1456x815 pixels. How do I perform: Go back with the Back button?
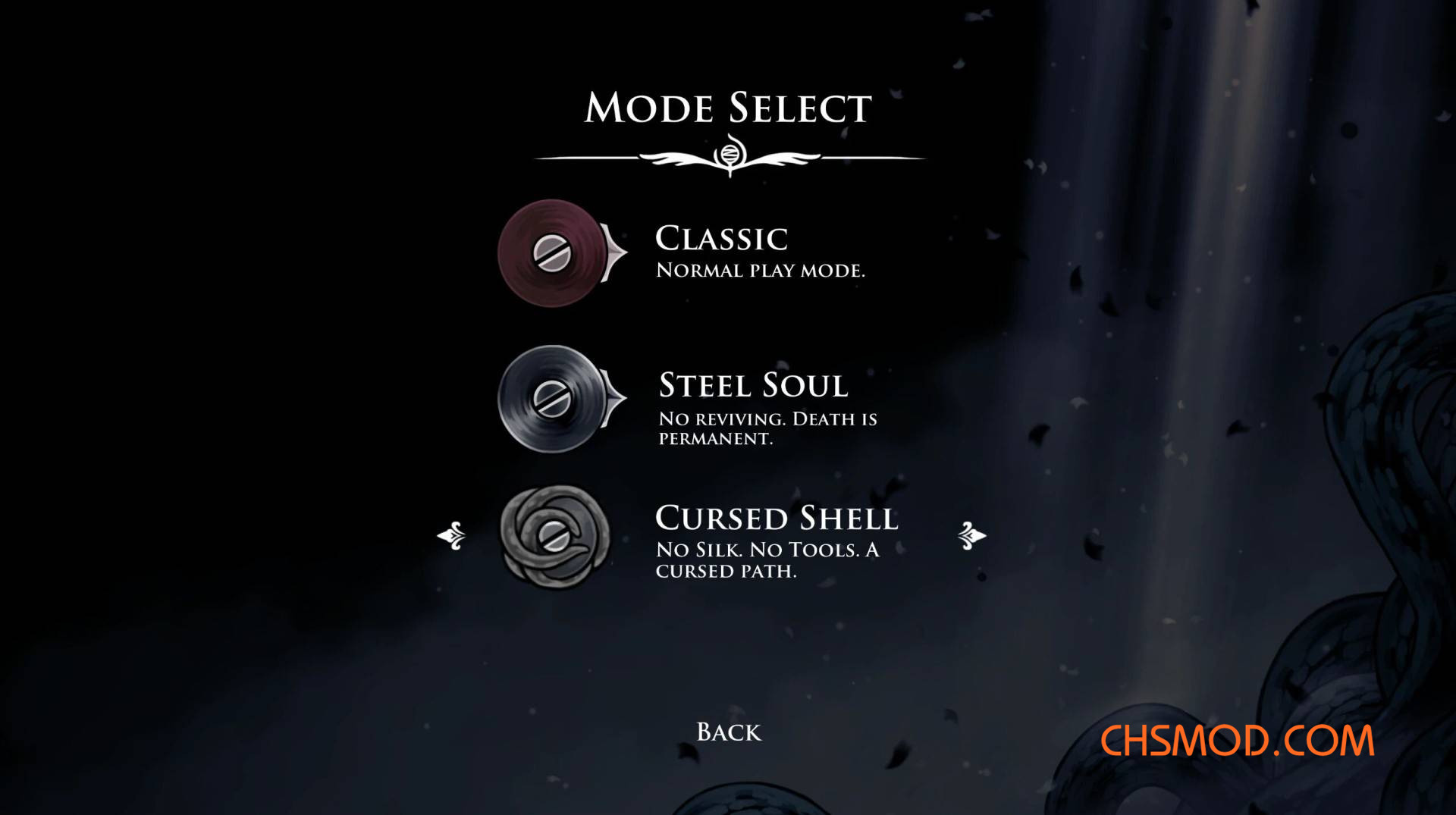tap(729, 732)
